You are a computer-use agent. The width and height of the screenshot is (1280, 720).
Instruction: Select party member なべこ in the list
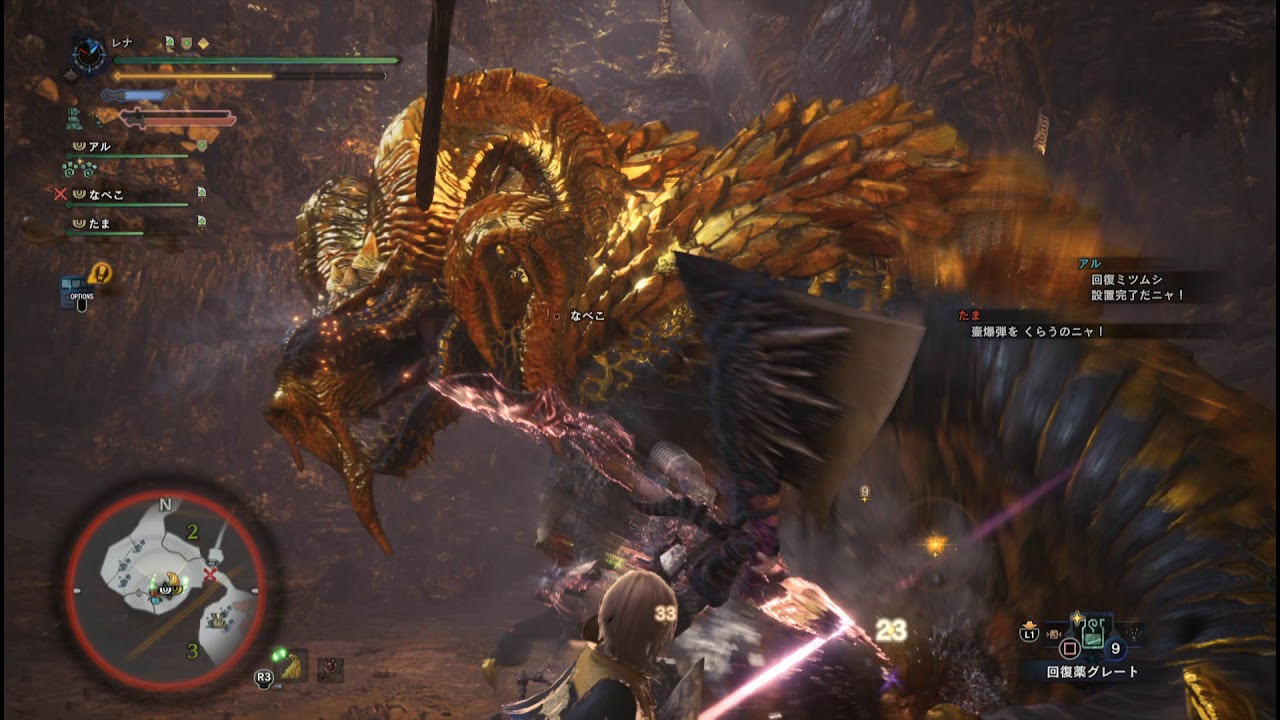106,195
